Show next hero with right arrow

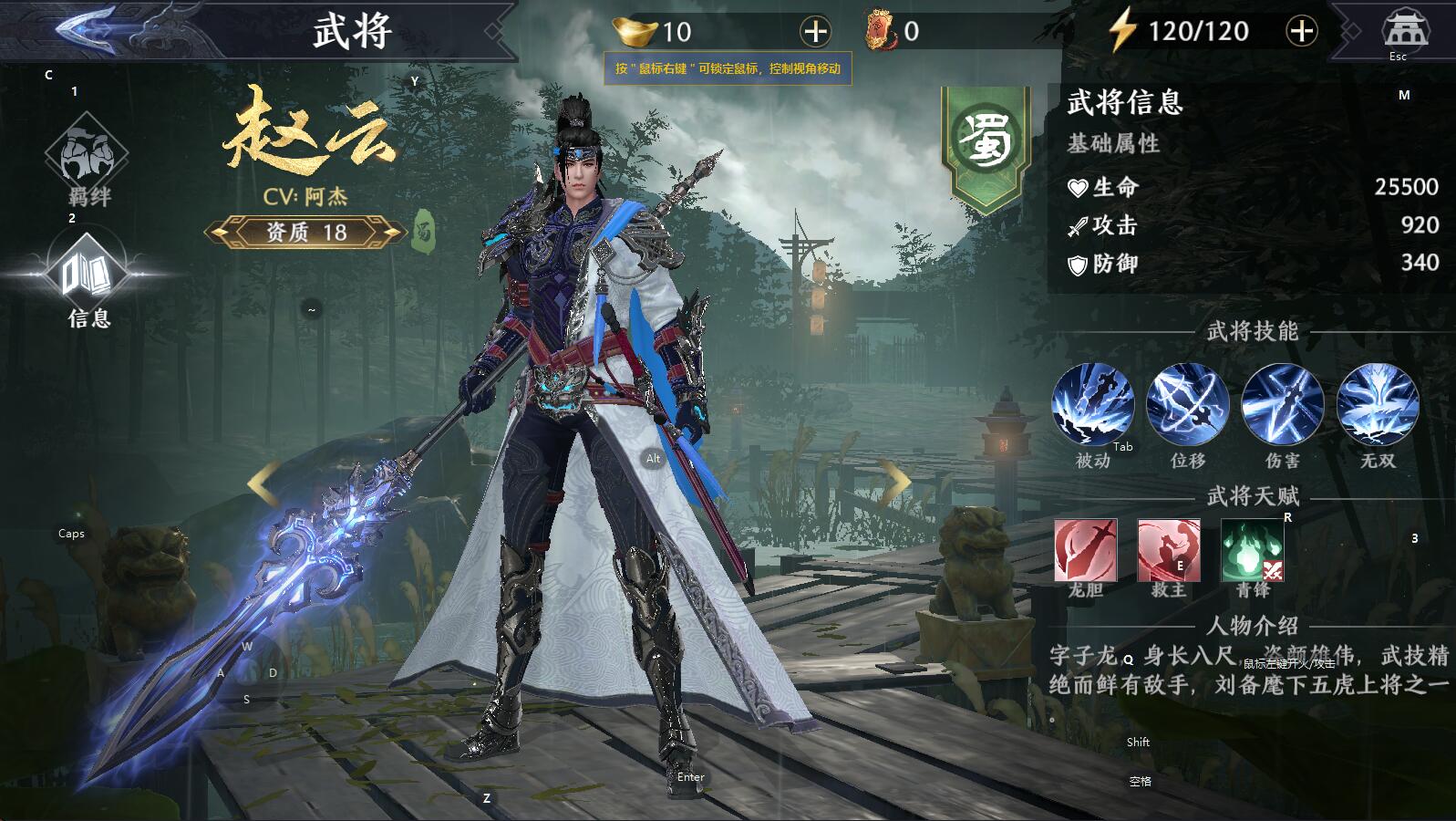coord(895,482)
